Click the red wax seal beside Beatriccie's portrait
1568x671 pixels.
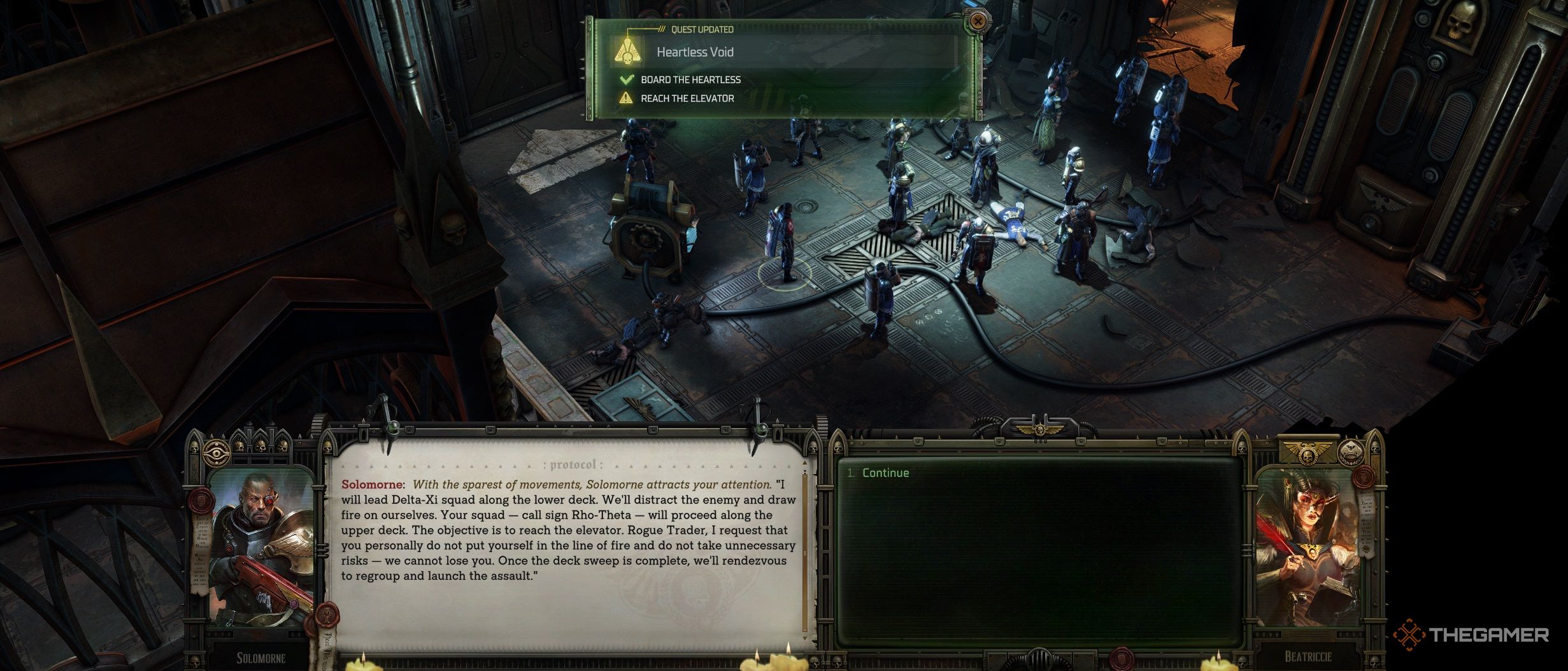1365,477
